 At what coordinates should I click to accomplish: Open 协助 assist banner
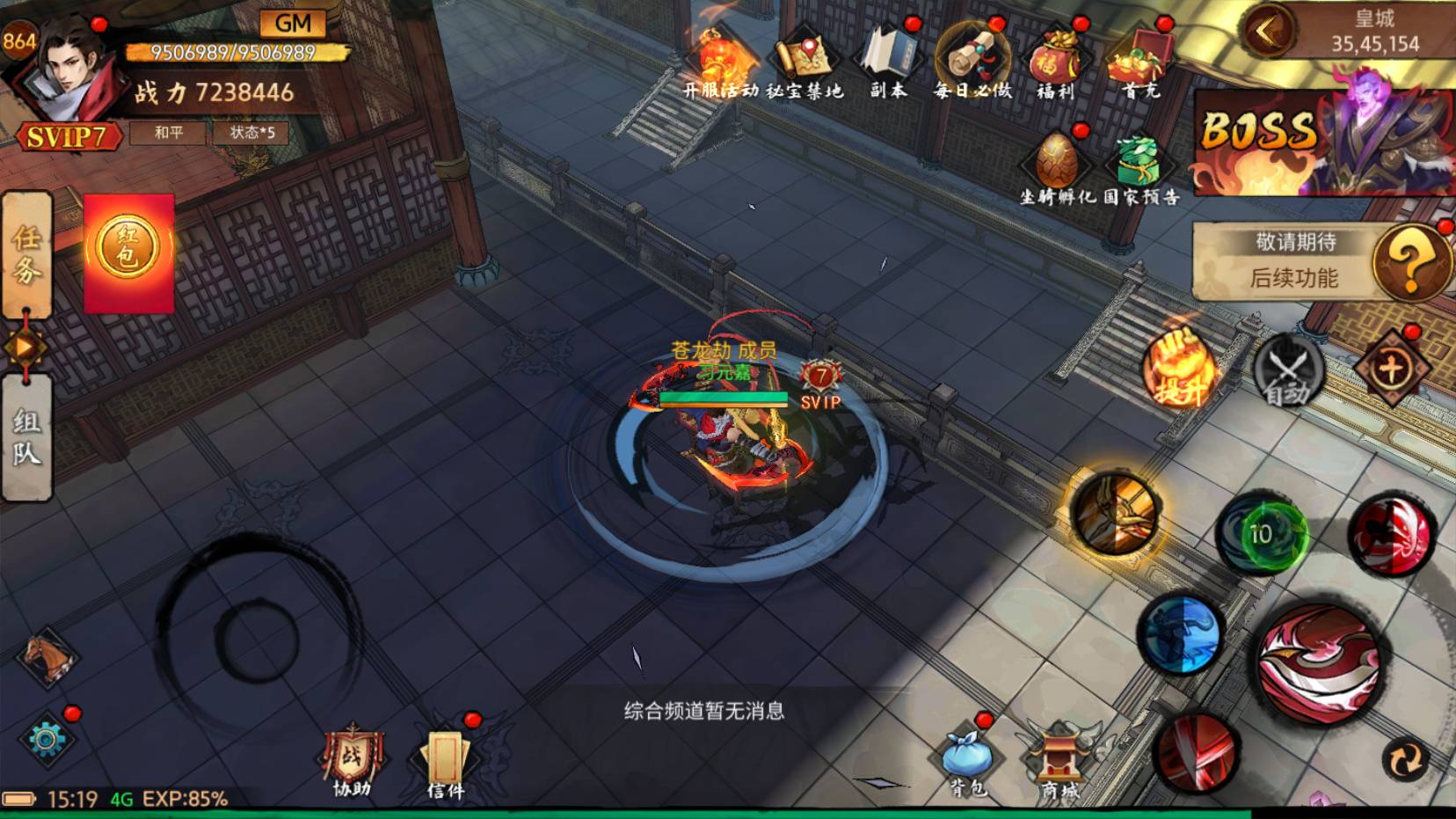[x=352, y=762]
